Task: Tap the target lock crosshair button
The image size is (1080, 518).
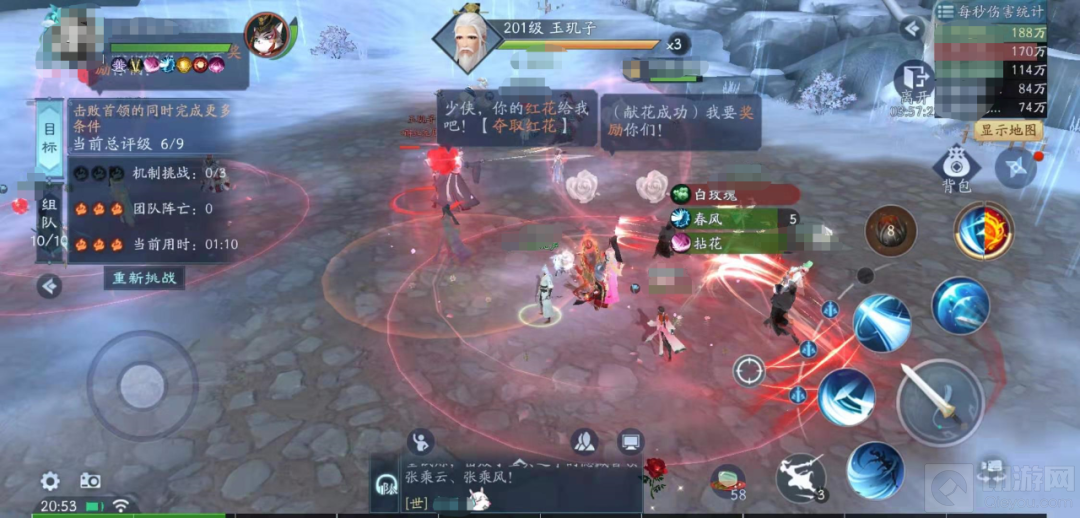Action: click(x=748, y=371)
